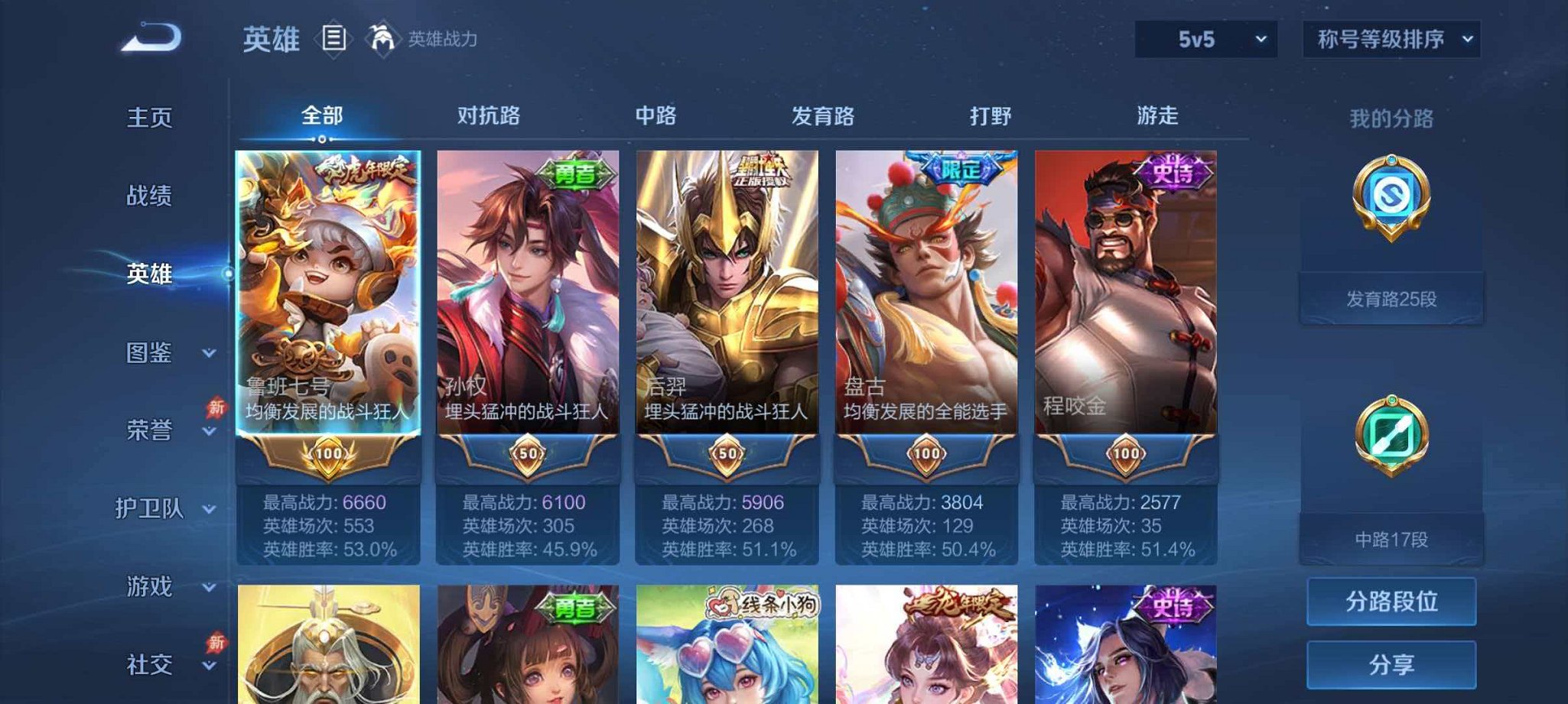Click the back arrow icon at top left
This screenshot has width=1568, height=704.
(x=148, y=34)
